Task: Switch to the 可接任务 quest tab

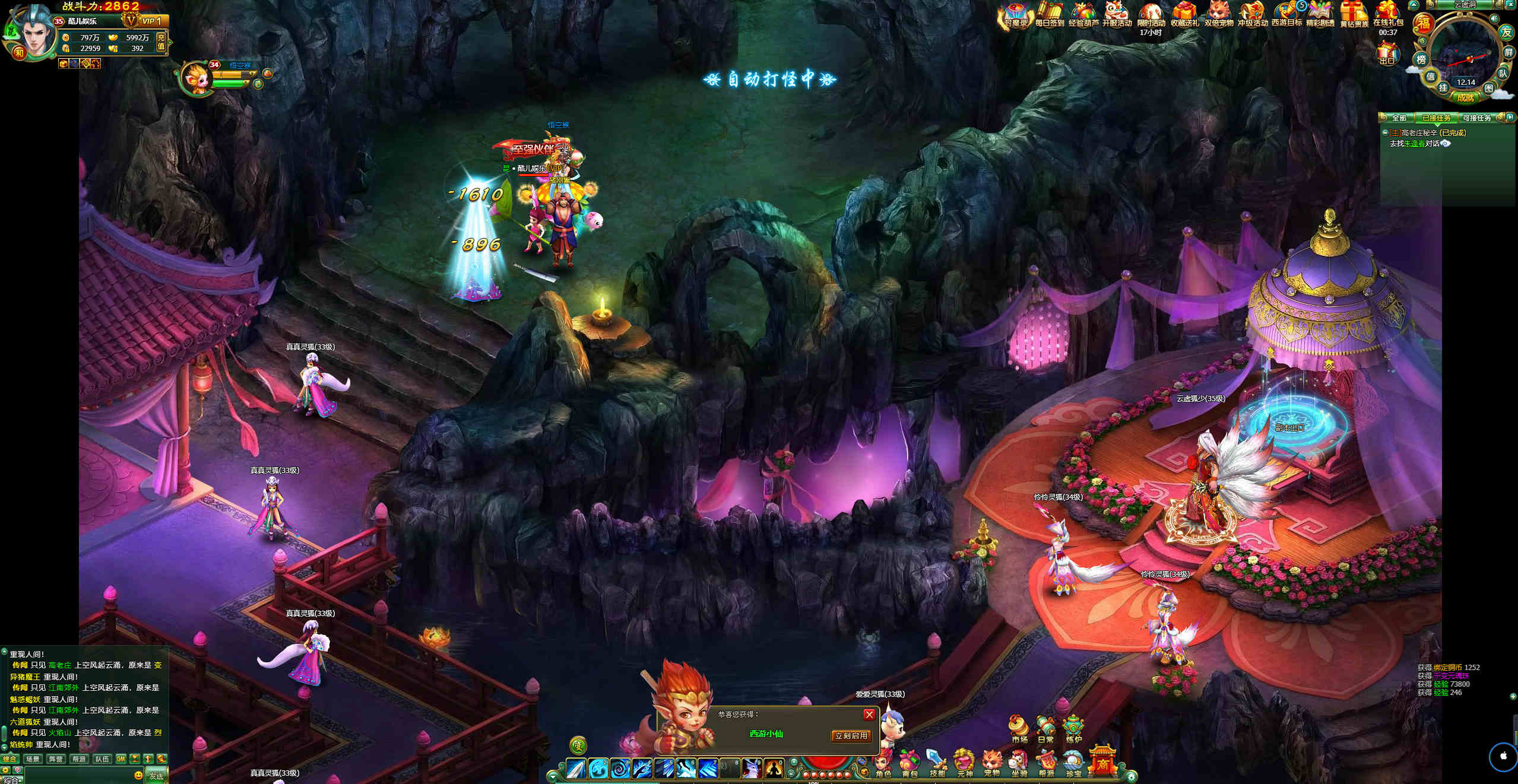Action: click(1476, 118)
